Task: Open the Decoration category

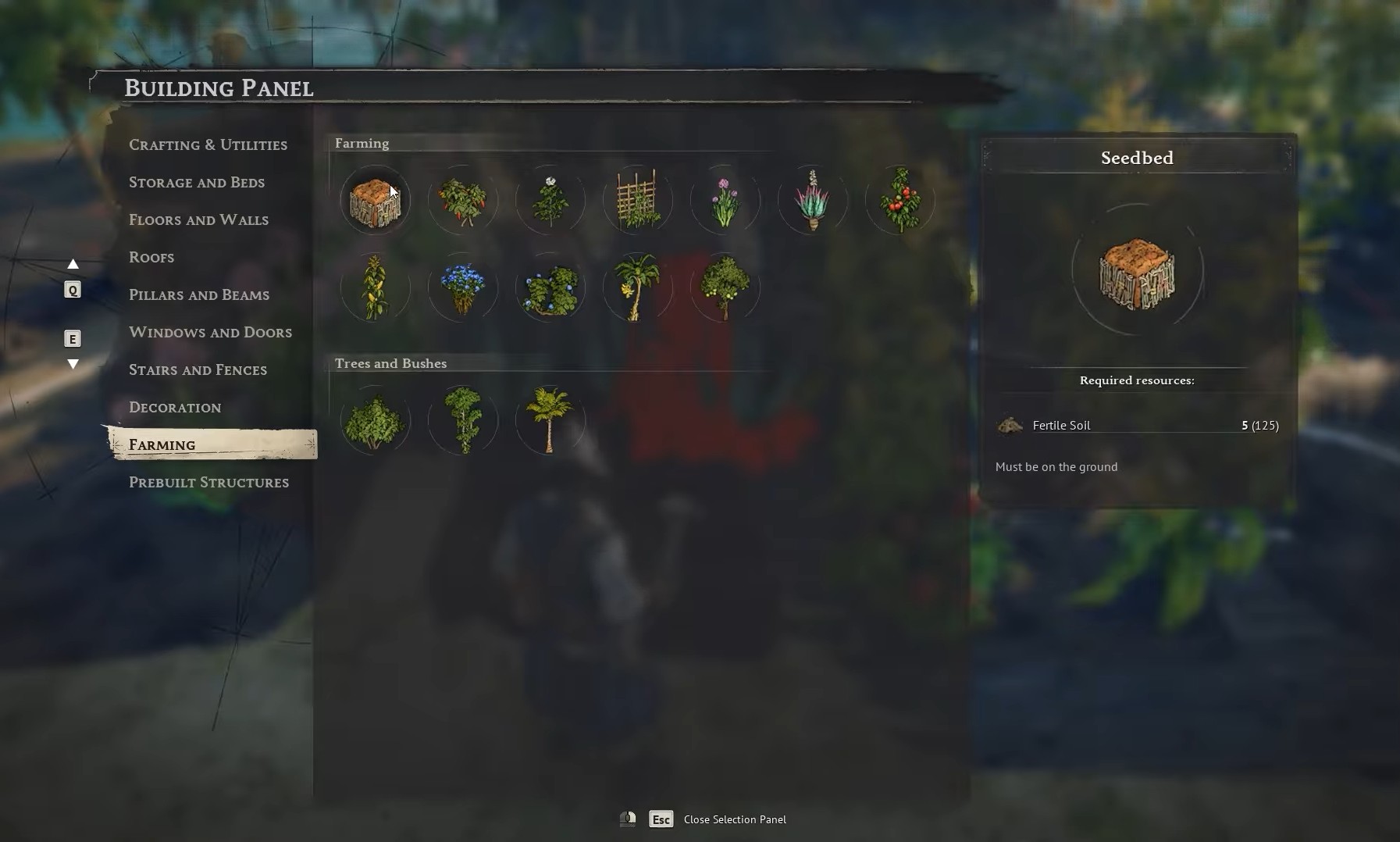Action: coord(175,407)
